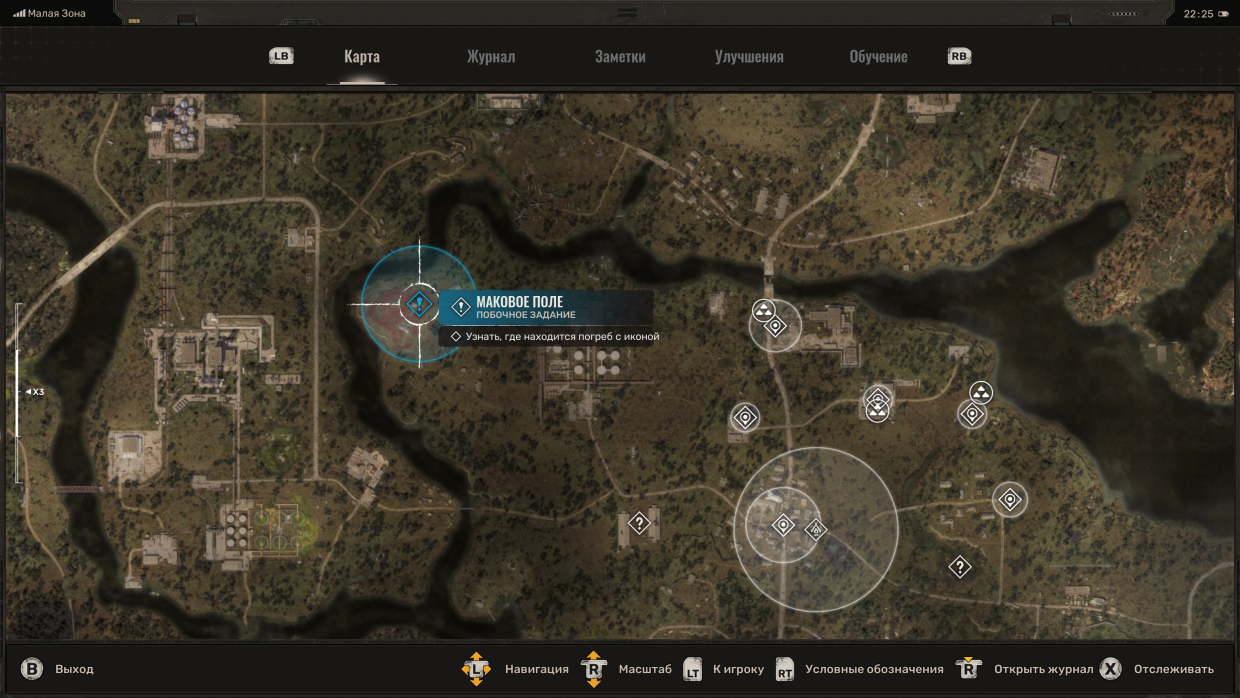Click the blue exclamation quest marker

point(419,304)
